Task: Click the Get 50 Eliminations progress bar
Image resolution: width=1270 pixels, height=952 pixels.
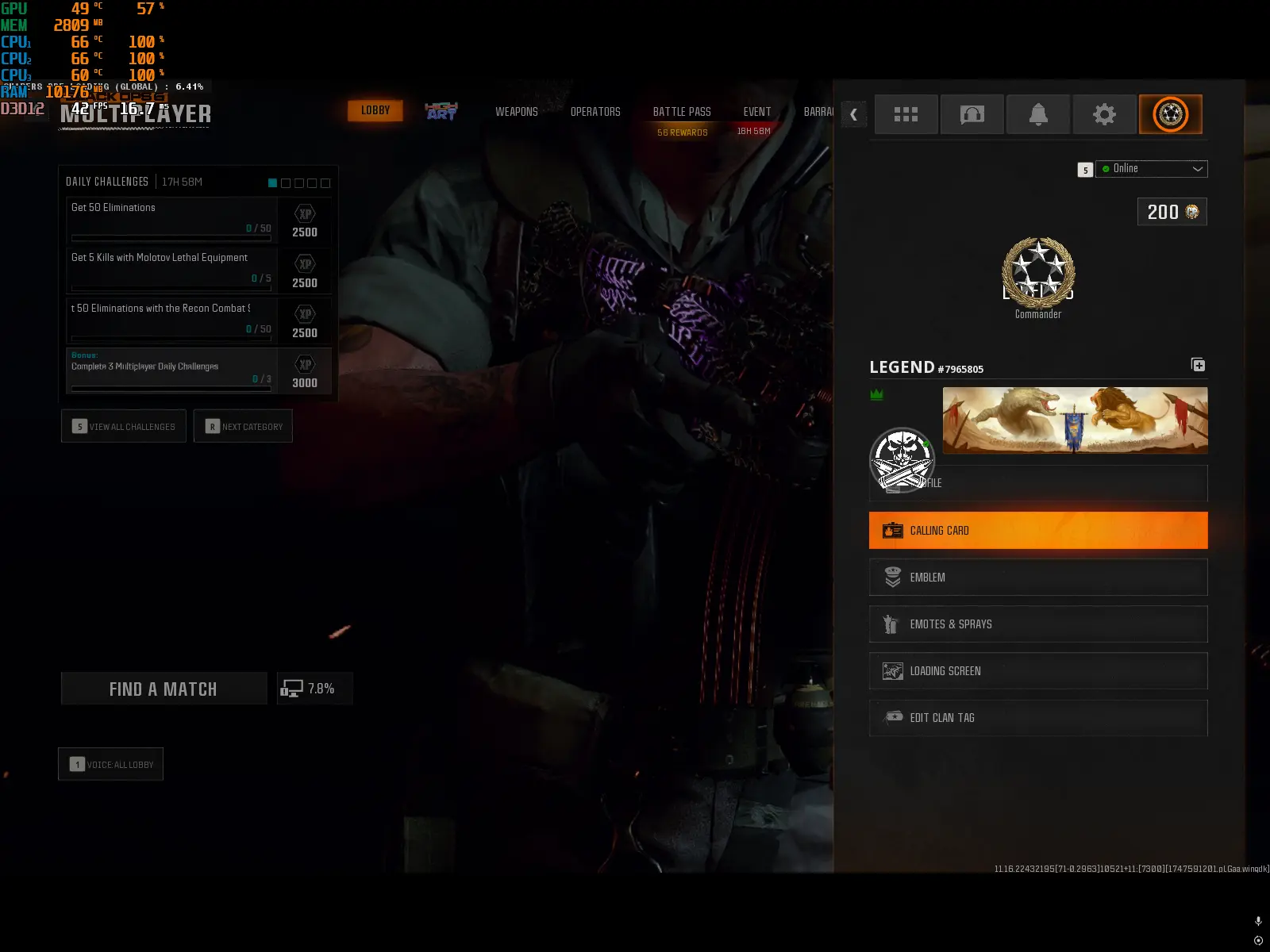Action: point(171,238)
